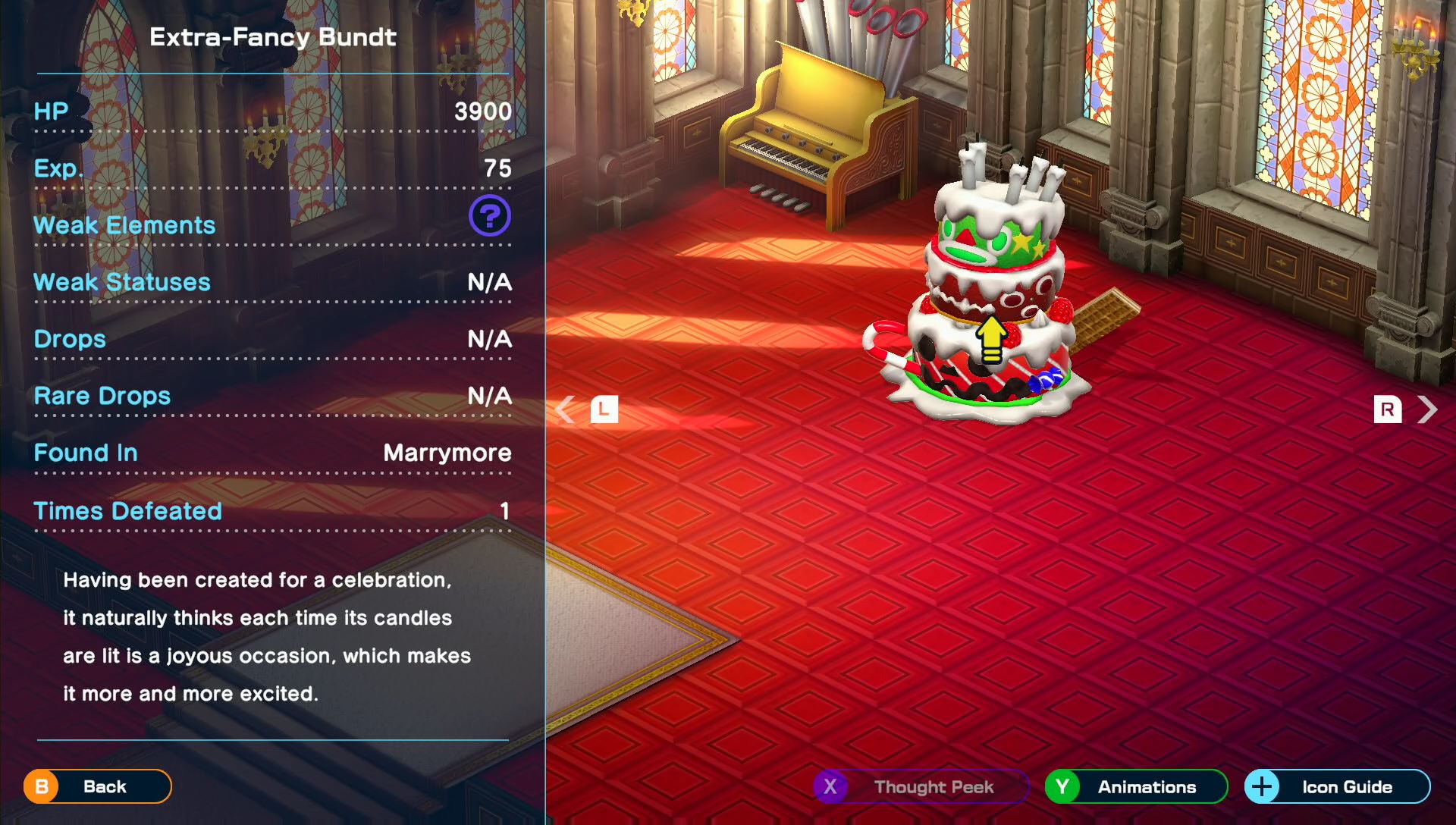Open the Thought Peek view
This screenshot has width=1456, height=825.
[x=921, y=786]
